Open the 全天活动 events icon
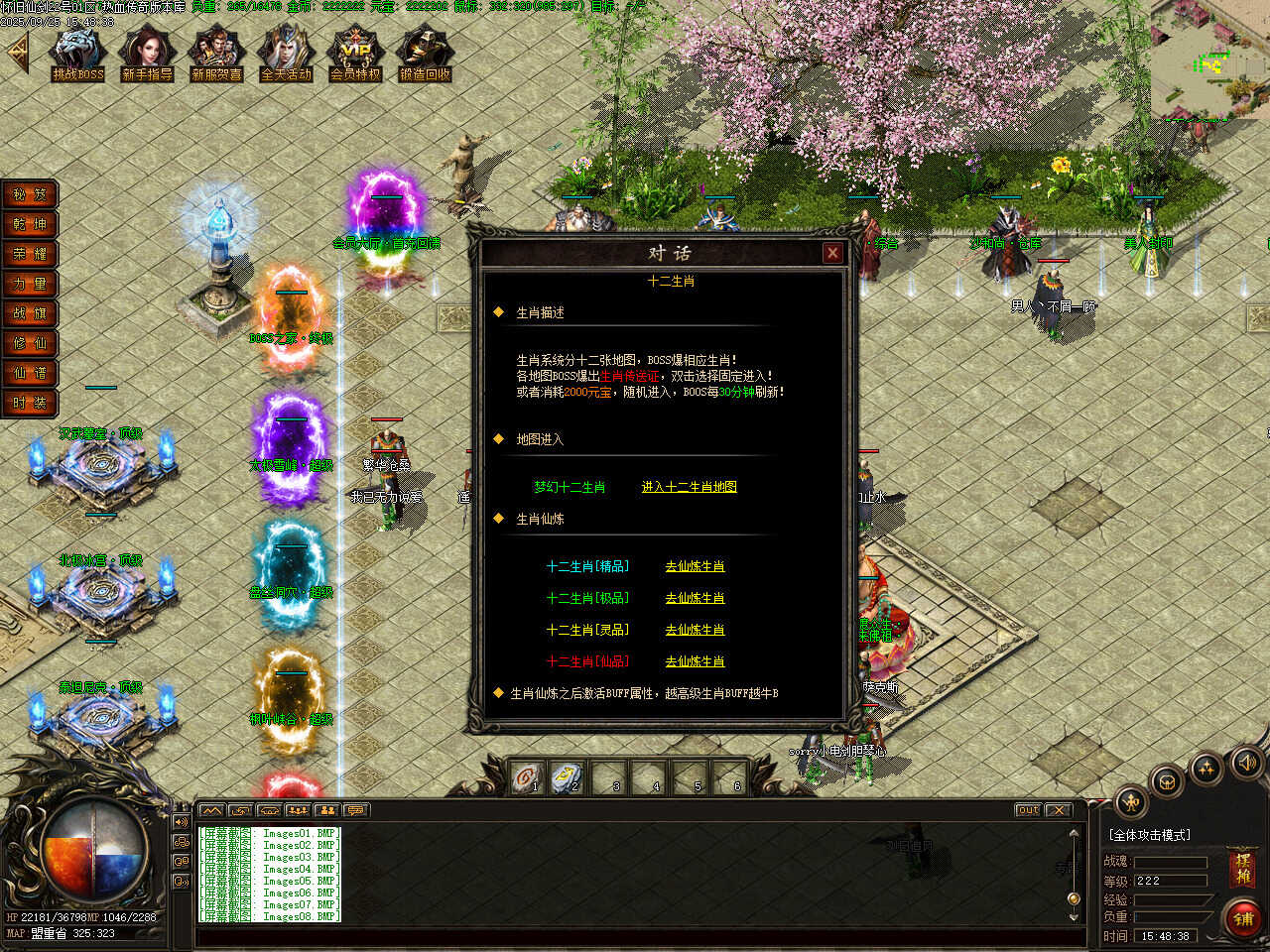The image size is (1270, 952). [x=286, y=53]
